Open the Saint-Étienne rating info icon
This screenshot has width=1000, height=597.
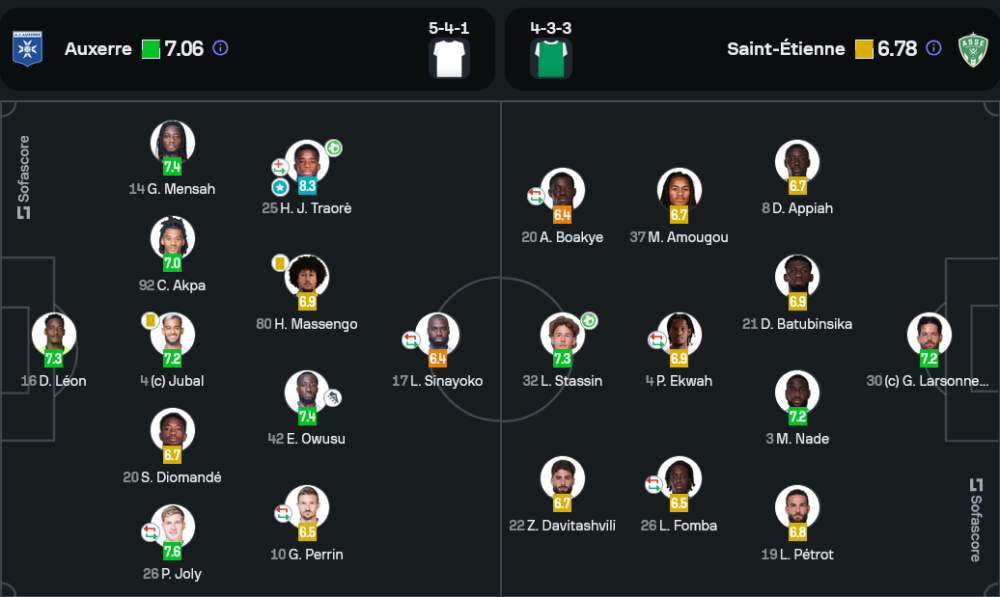(933, 48)
